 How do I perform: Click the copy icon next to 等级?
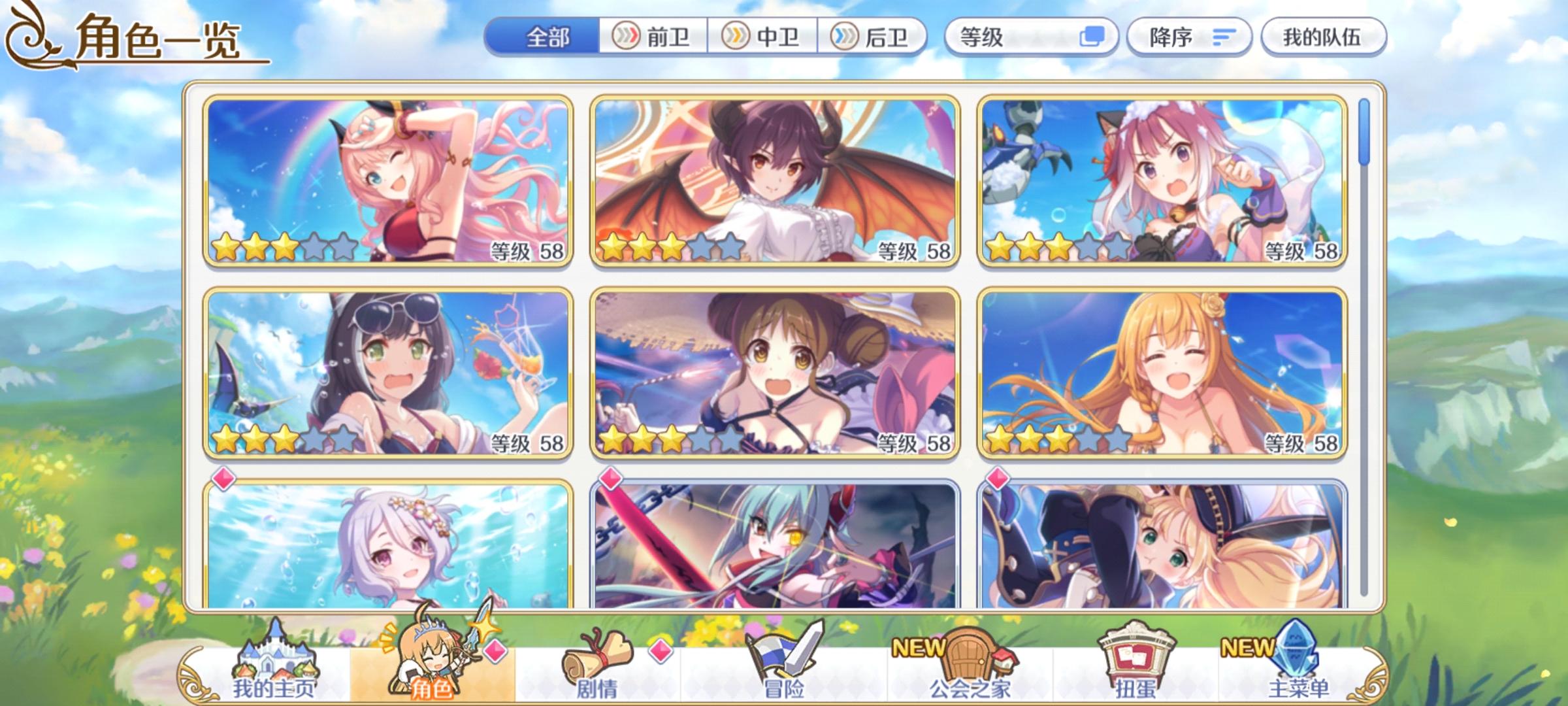click(1092, 37)
